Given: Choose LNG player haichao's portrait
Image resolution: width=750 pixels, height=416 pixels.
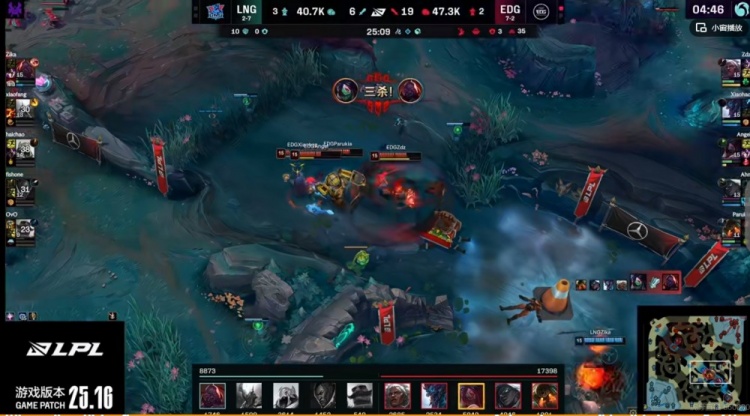Looking at the screenshot, I should point(16,148).
